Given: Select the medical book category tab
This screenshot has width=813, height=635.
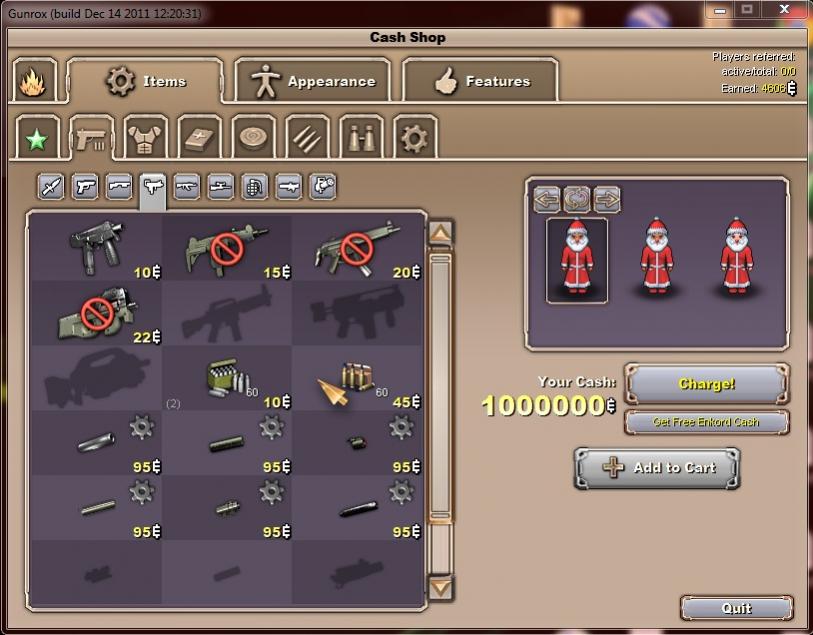Looking at the screenshot, I should click(200, 138).
